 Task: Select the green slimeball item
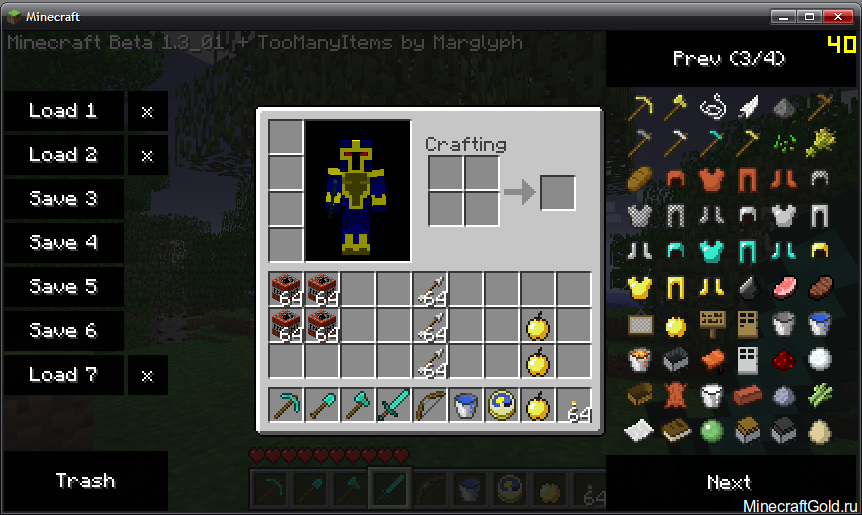pos(712,431)
